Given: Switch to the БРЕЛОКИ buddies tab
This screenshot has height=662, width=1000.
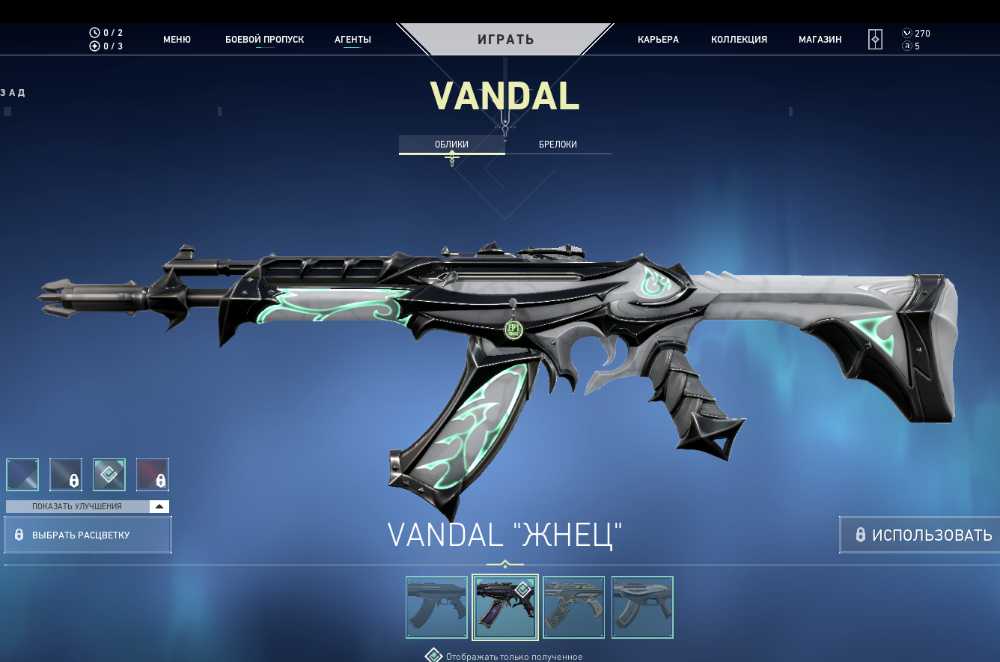Looking at the screenshot, I should tap(558, 145).
